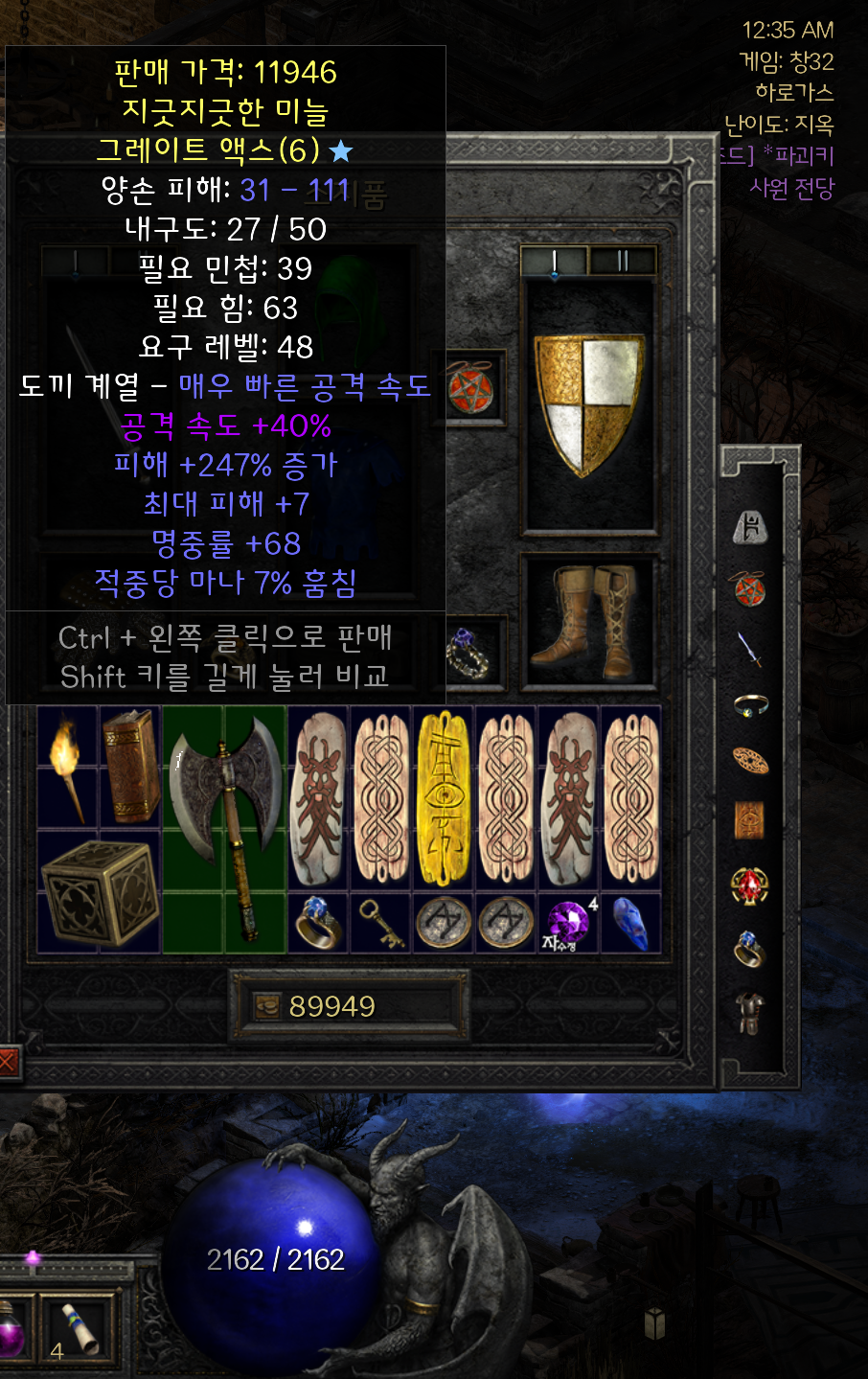Viewport: 868px width, 1379px height.
Task: Select the body armor side panel icon
Action: tap(749, 1013)
